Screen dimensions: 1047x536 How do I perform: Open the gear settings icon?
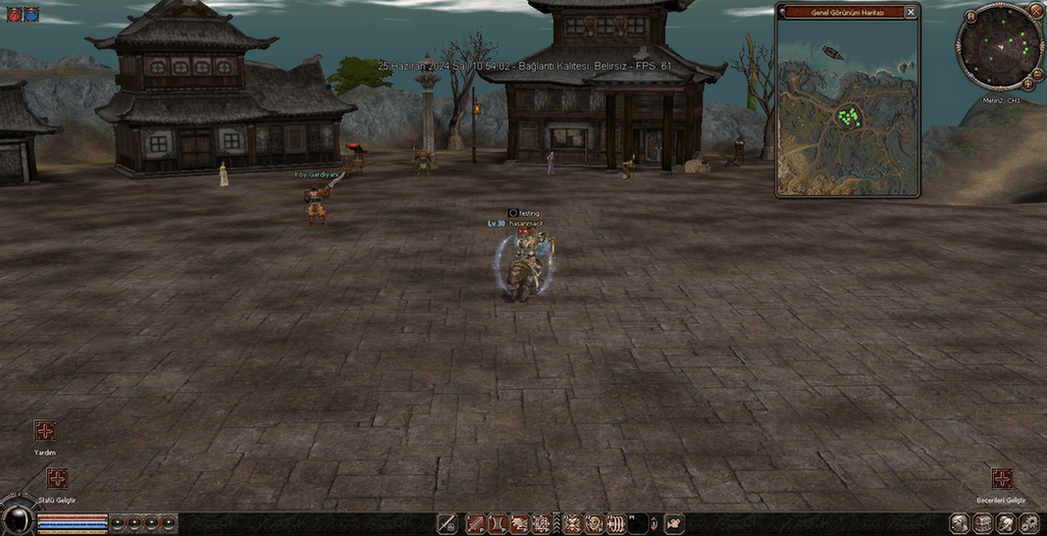[x=1029, y=523]
